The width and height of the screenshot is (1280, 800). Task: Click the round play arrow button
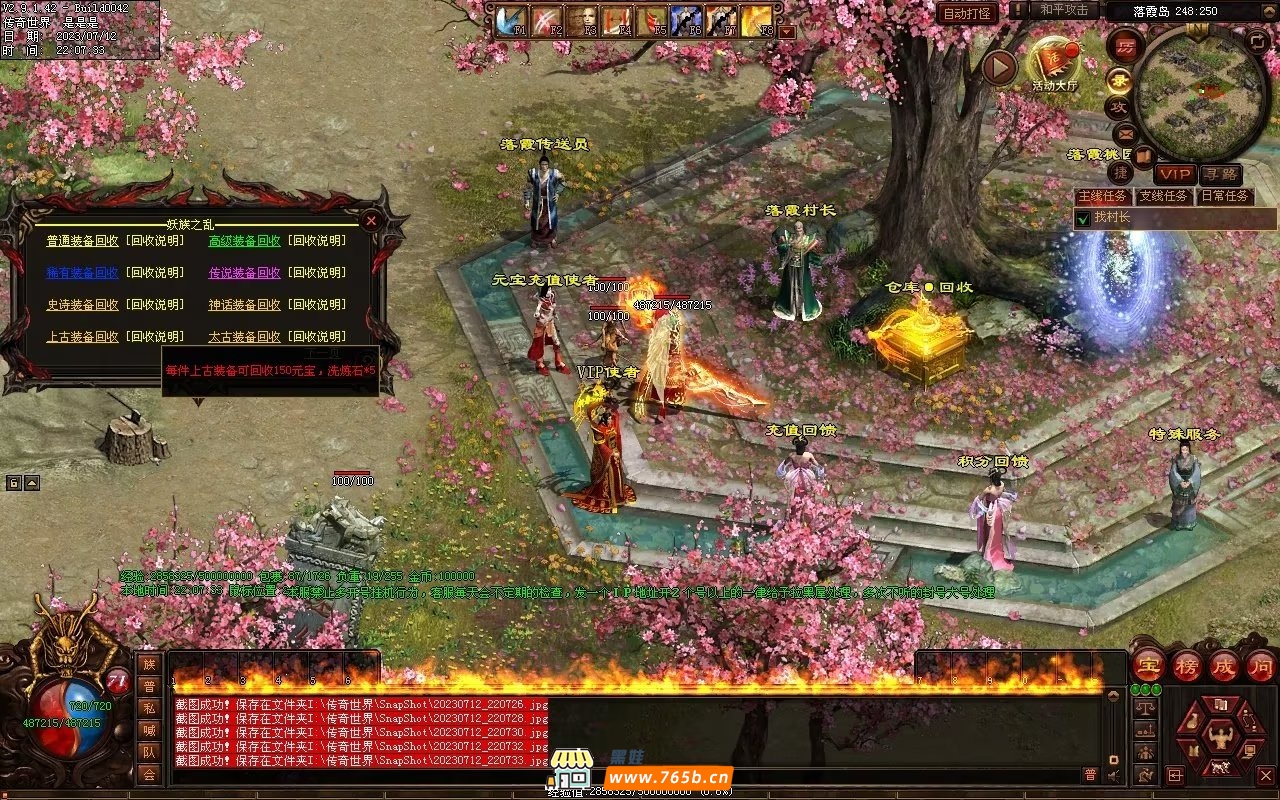(999, 68)
